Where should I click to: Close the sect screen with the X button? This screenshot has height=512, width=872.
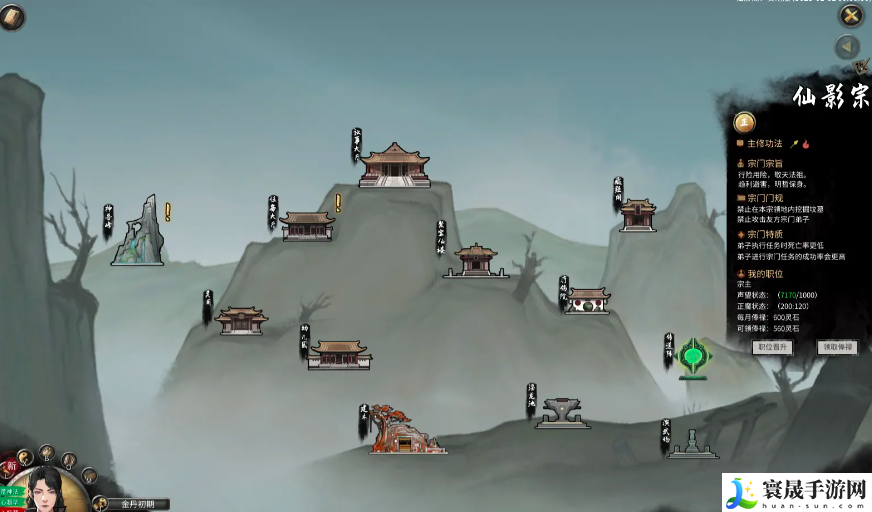pos(850,15)
